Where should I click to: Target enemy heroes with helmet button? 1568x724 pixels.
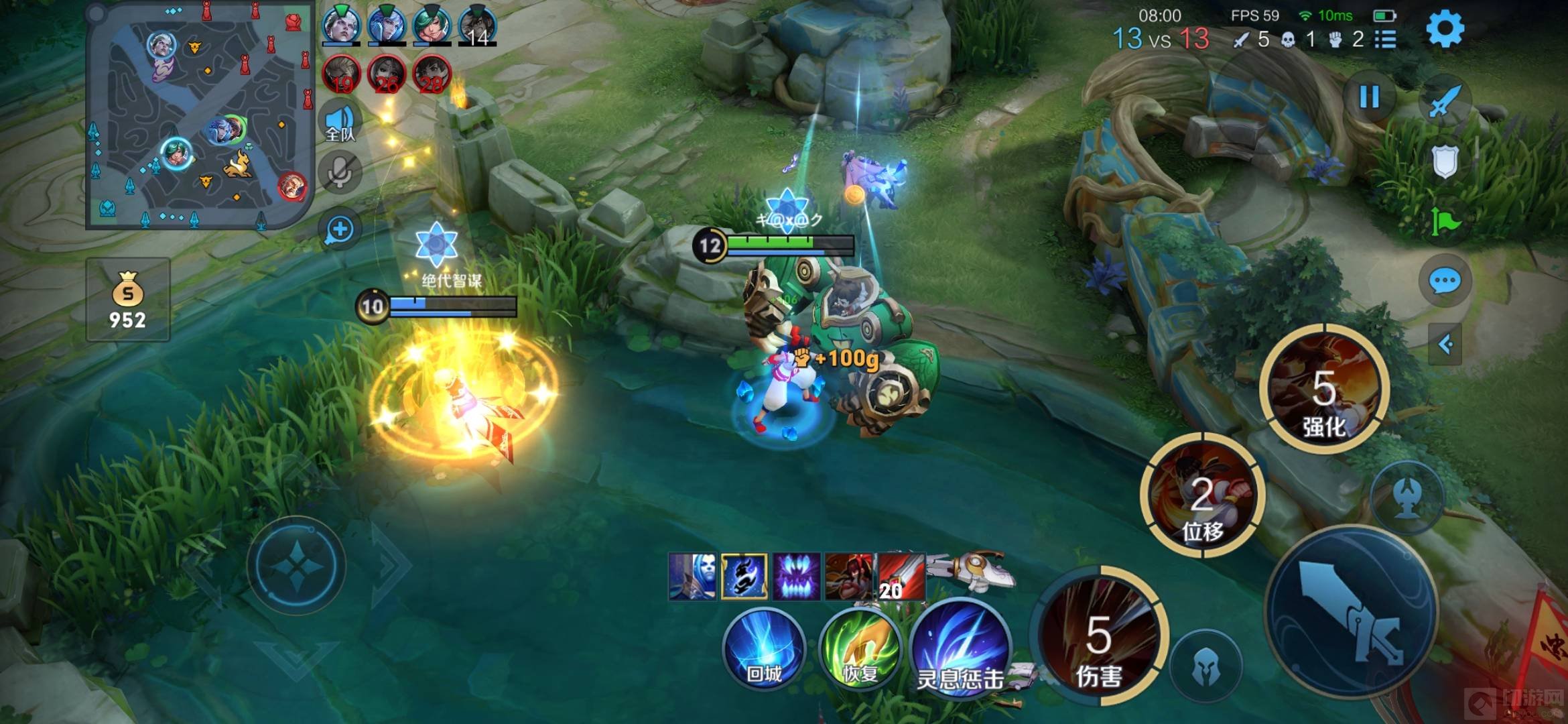tap(1206, 667)
